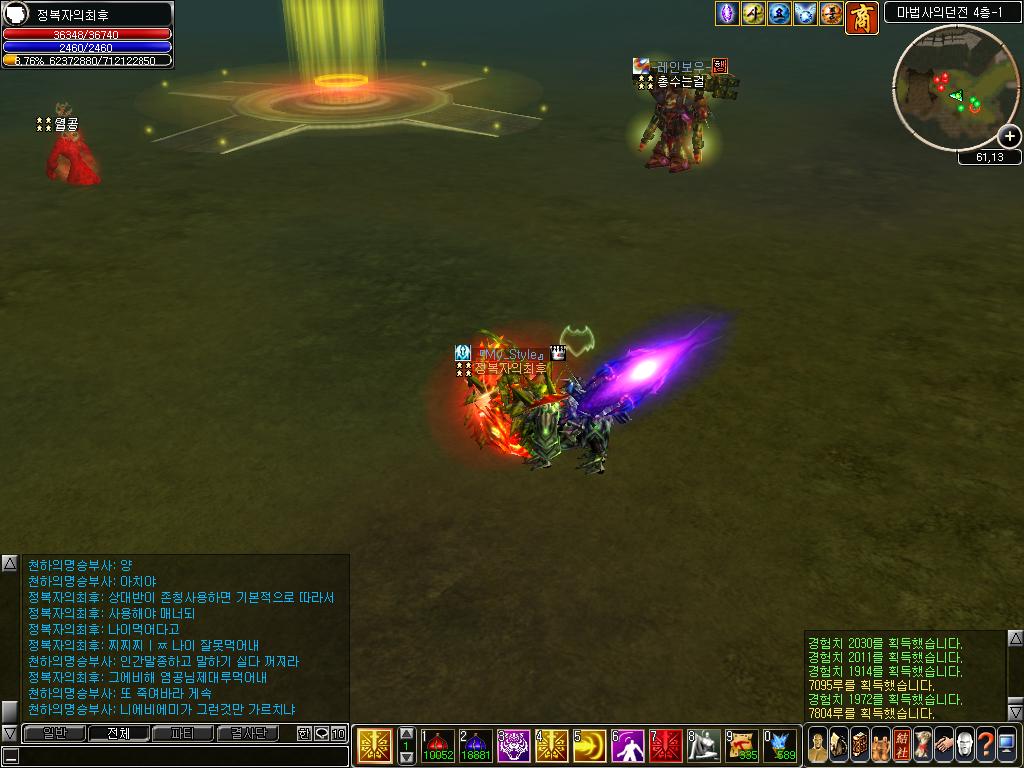1024x768 pixels.
Task: Use the blue crystal item in slot 0
Action: click(780, 746)
